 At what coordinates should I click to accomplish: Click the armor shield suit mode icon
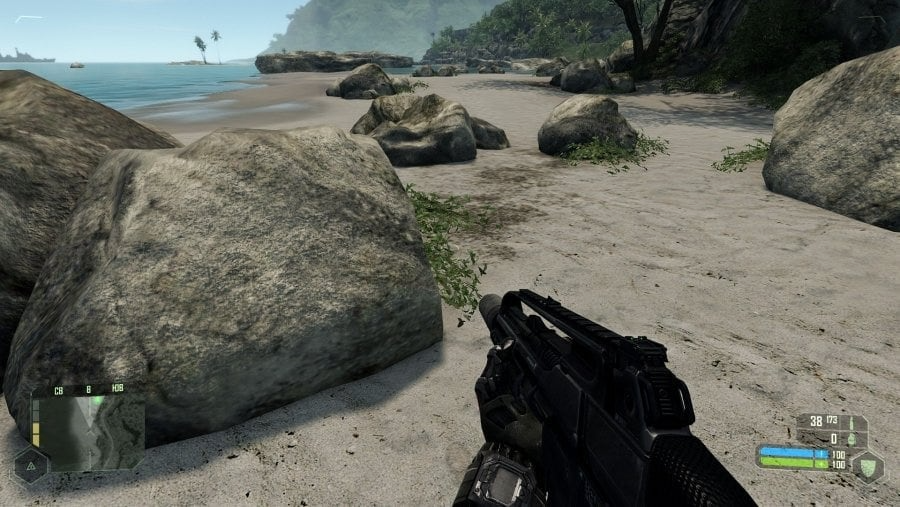click(866, 465)
